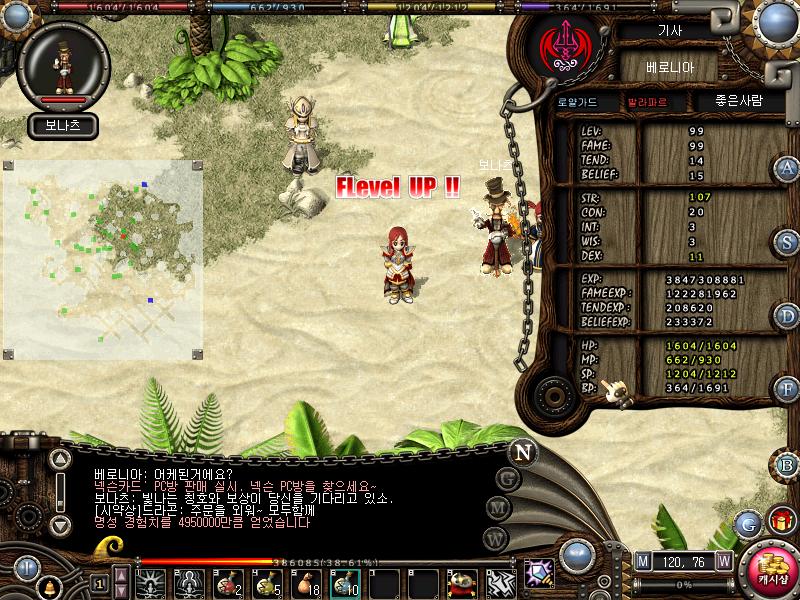
Task: Open the S side panel button
Action: pyautogui.click(x=788, y=242)
